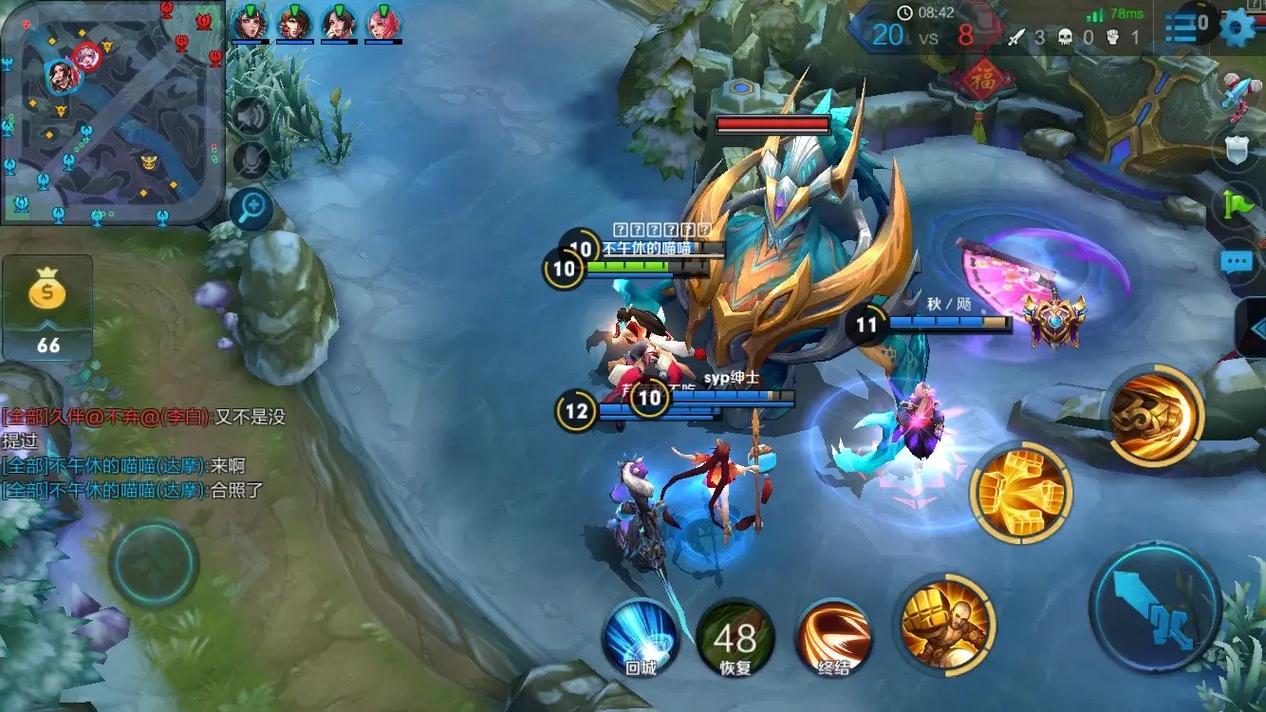Tap the minimap
Viewport: 1266px width, 712px height.
(x=112, y=112)
